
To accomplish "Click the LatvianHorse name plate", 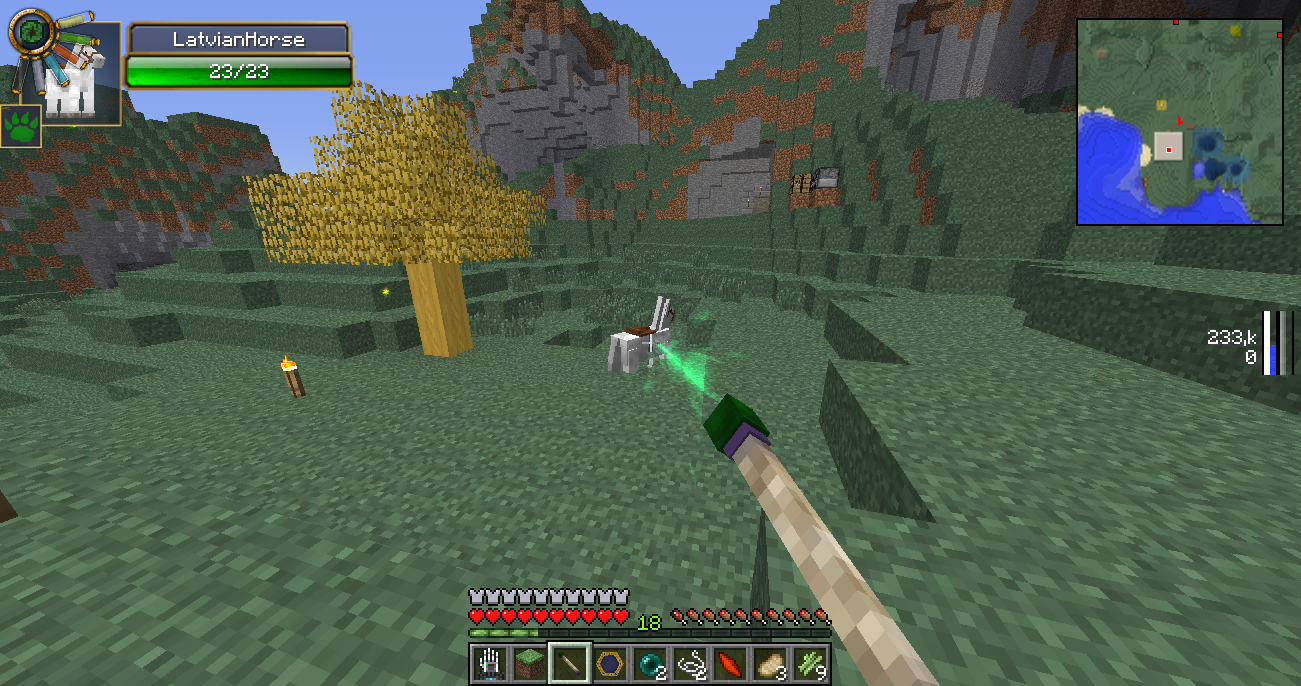I will 238,40.
